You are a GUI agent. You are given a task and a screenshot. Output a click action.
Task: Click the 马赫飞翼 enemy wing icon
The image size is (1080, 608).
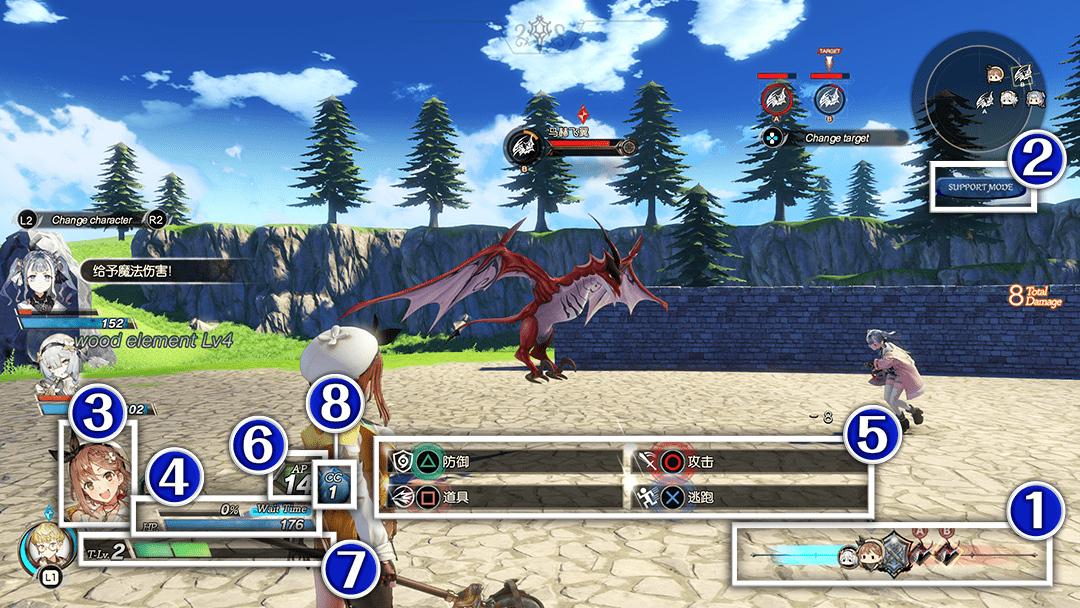pyautogui.click(x=523, y=147)
